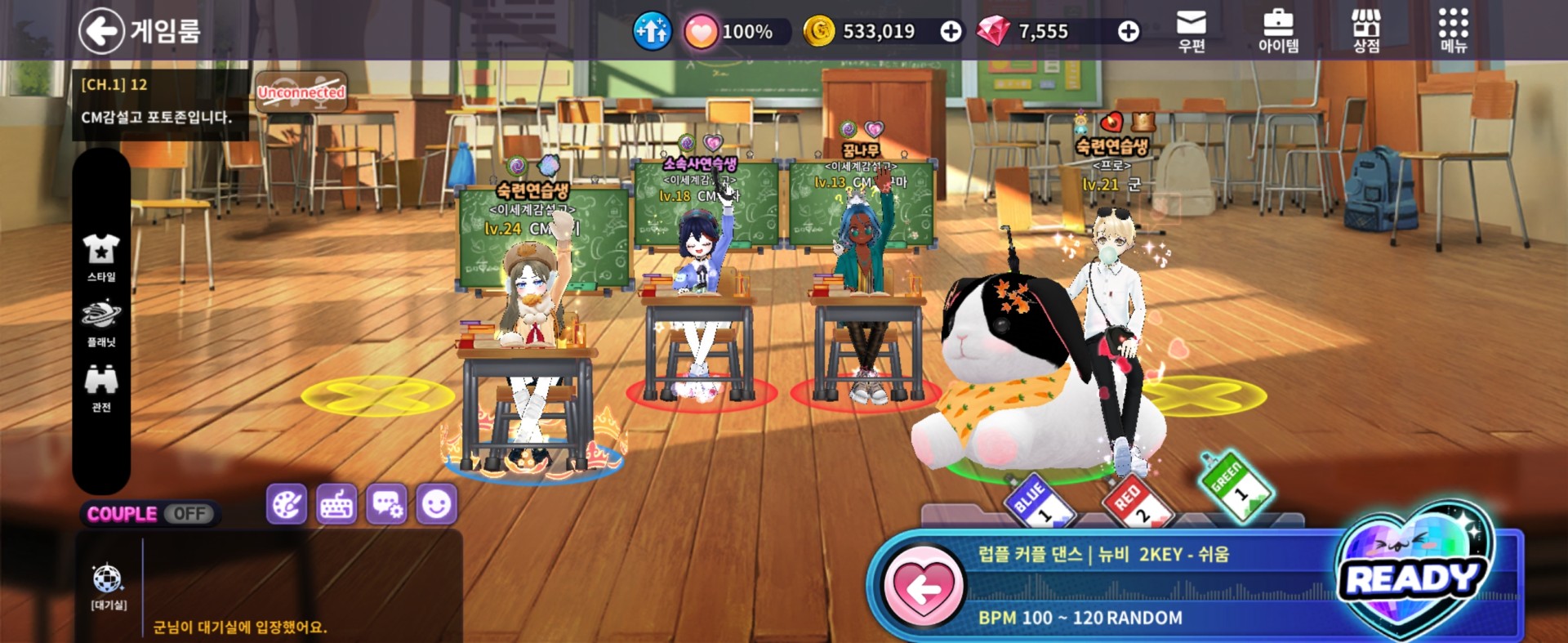Open the 아이템 inventory

pos(1278,30)
